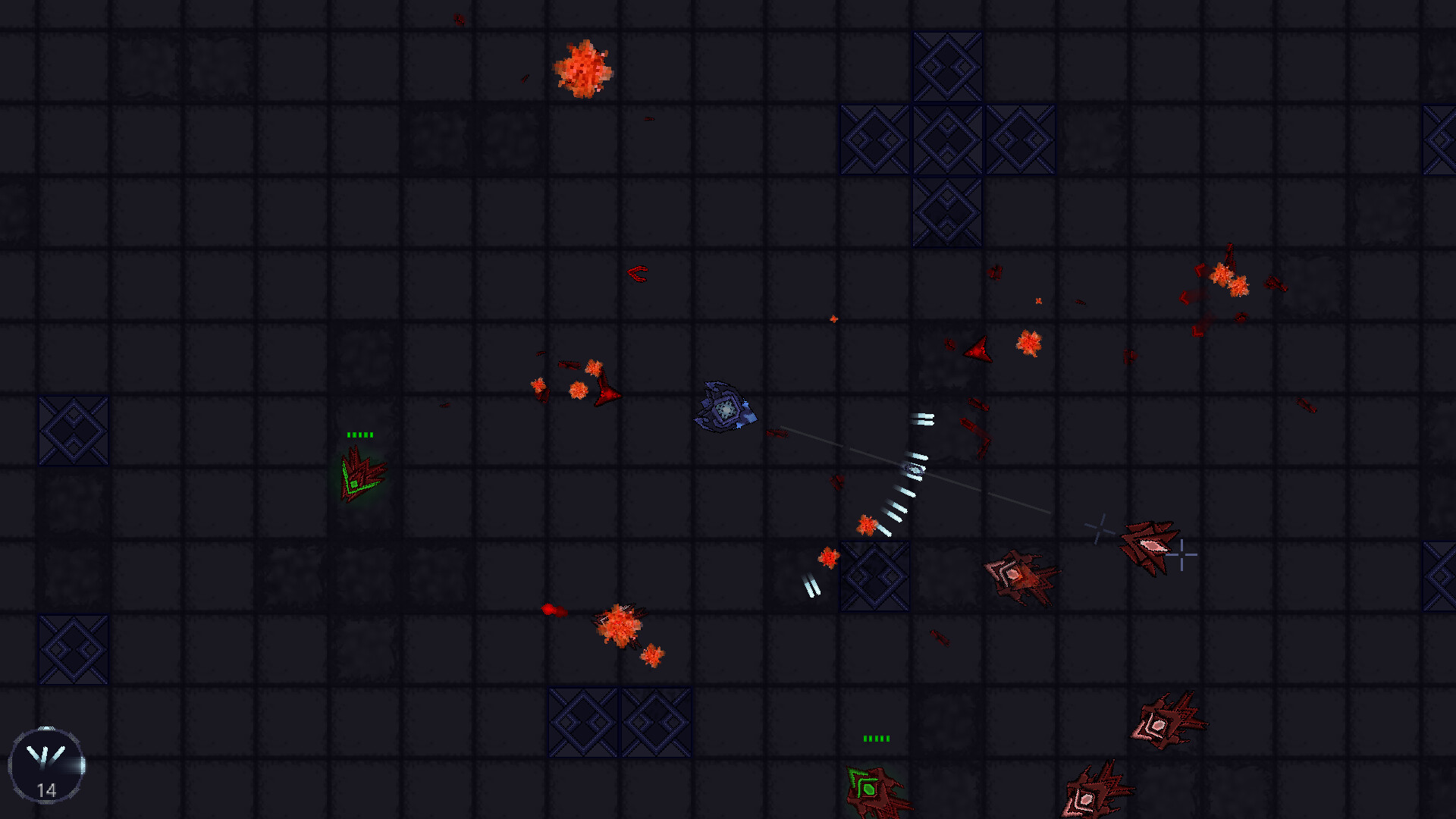Screen dimensions: 1456x819
Task: Click the green health pips above the left ally
Action: tap(360, 434)
